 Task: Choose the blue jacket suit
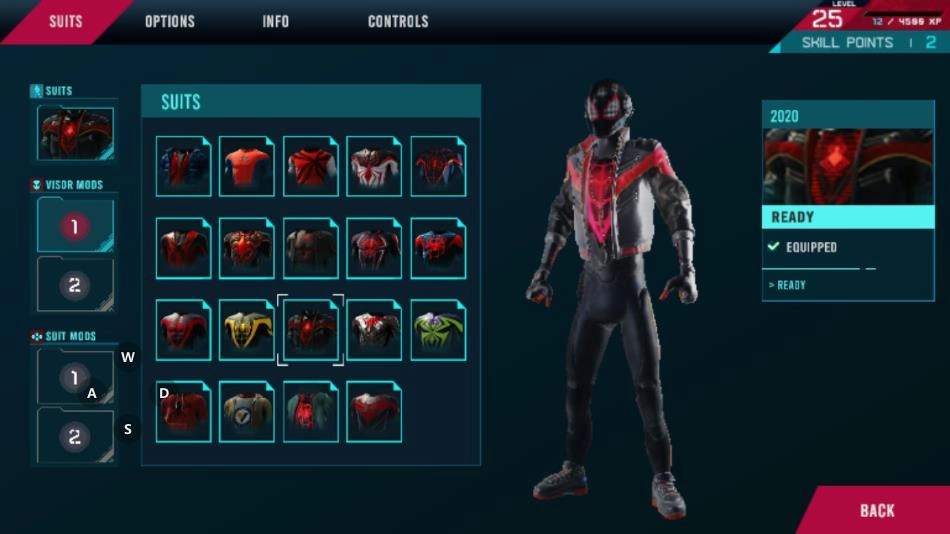coord(183,166)
